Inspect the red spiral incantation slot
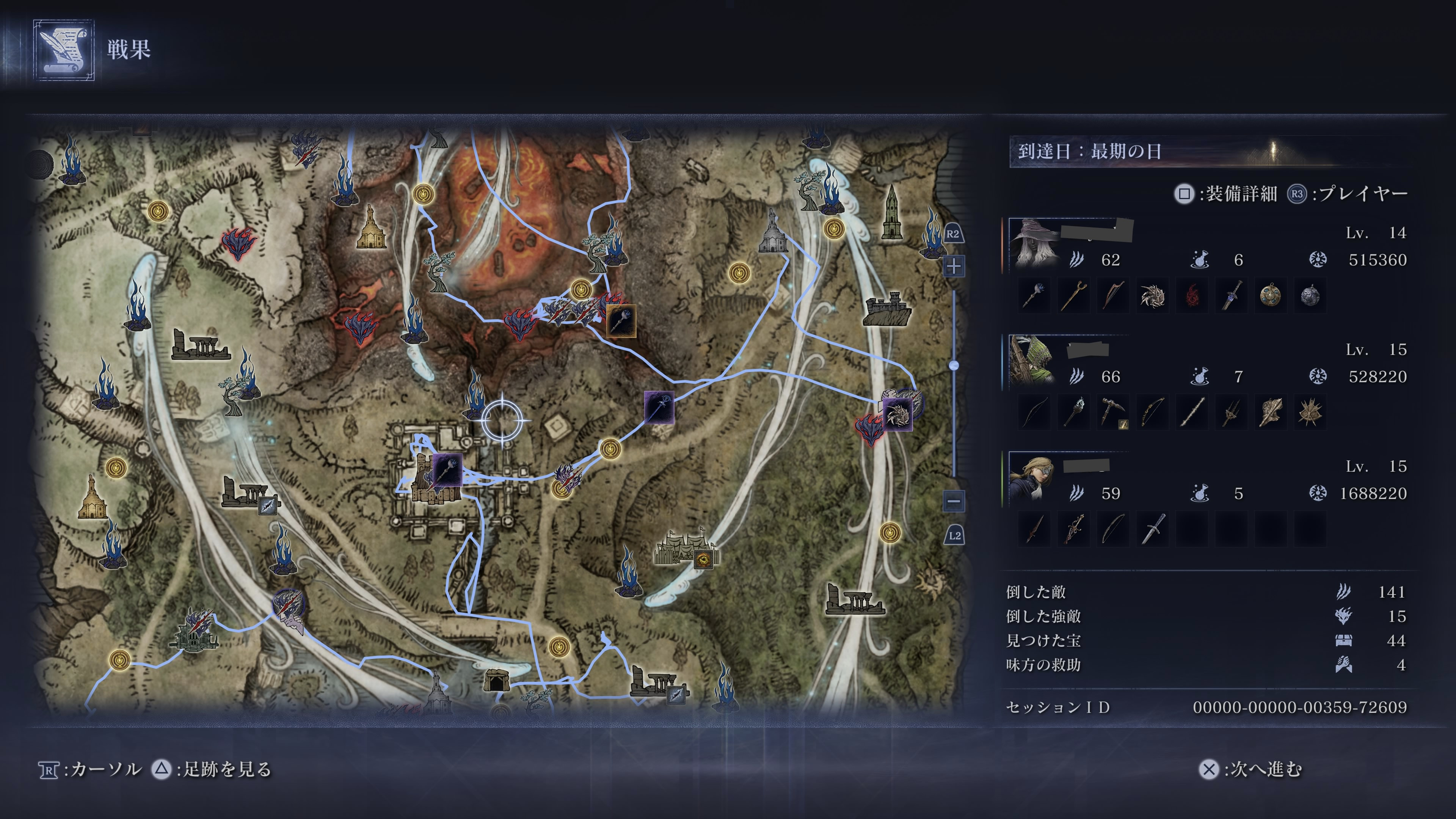 (x=1191, y=296)
